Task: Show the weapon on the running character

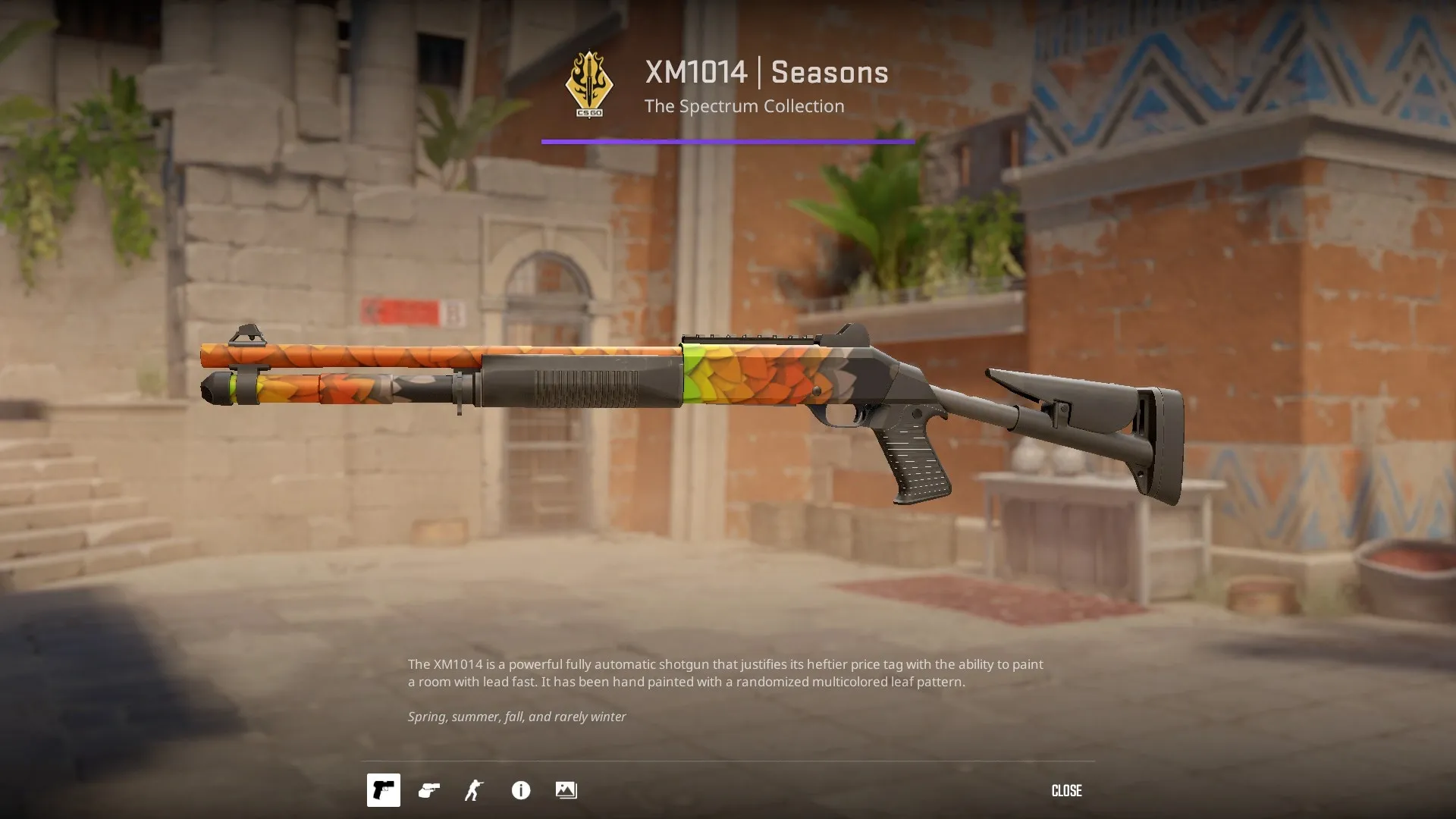Action: [474, 790]
